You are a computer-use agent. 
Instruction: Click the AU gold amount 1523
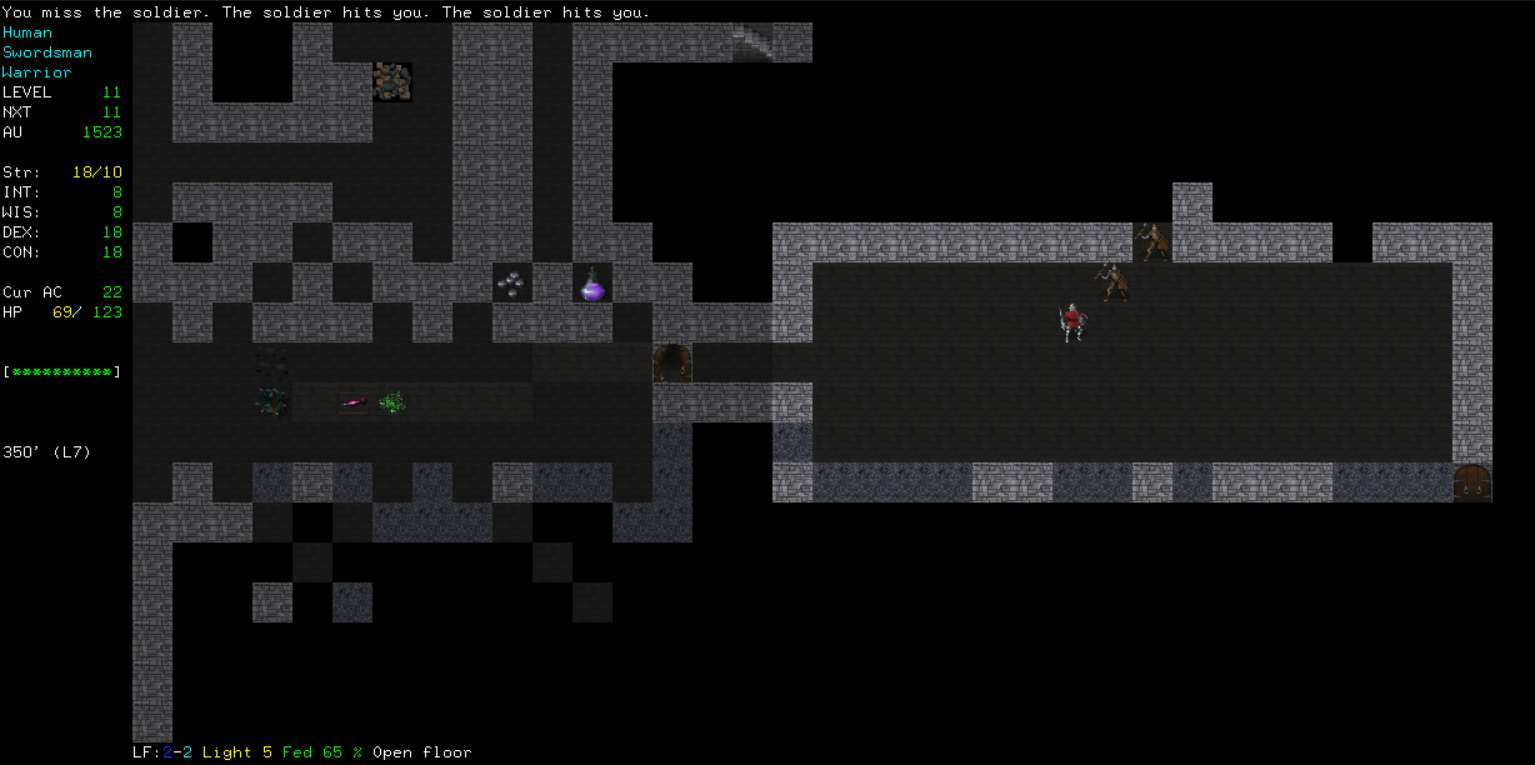click(103, 132)
